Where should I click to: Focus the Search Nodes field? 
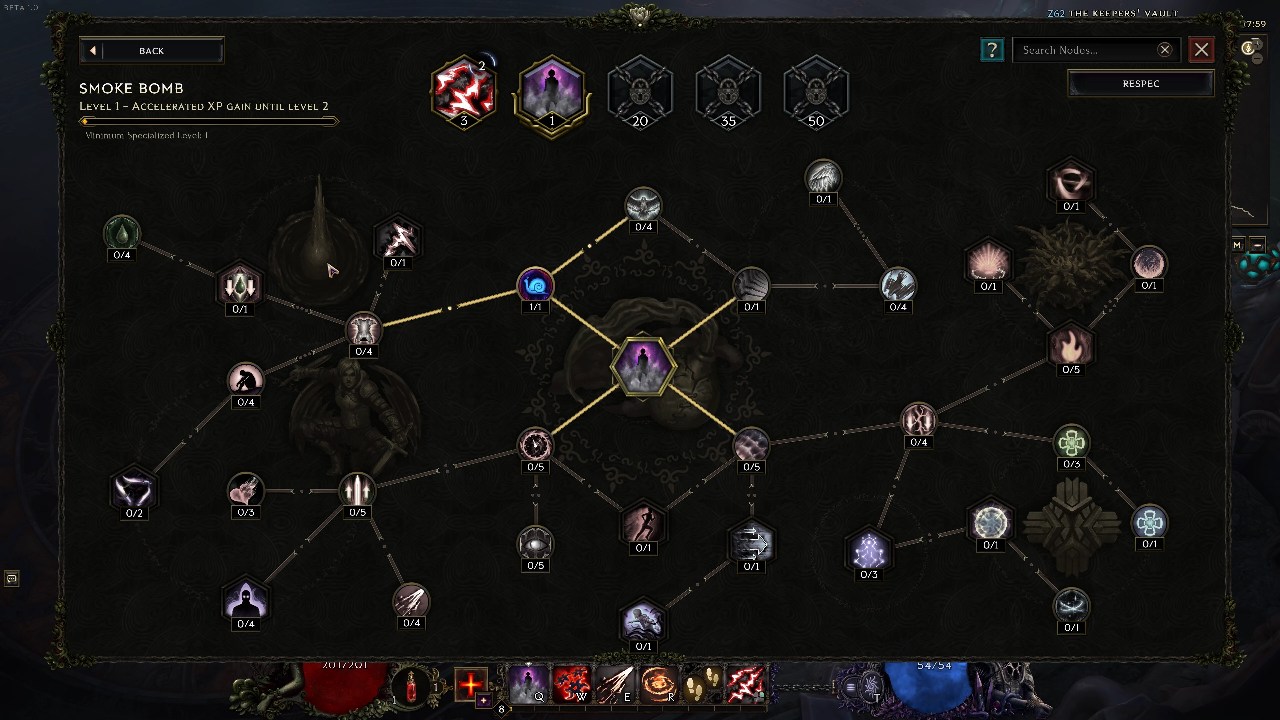(x=1084, y=50)
